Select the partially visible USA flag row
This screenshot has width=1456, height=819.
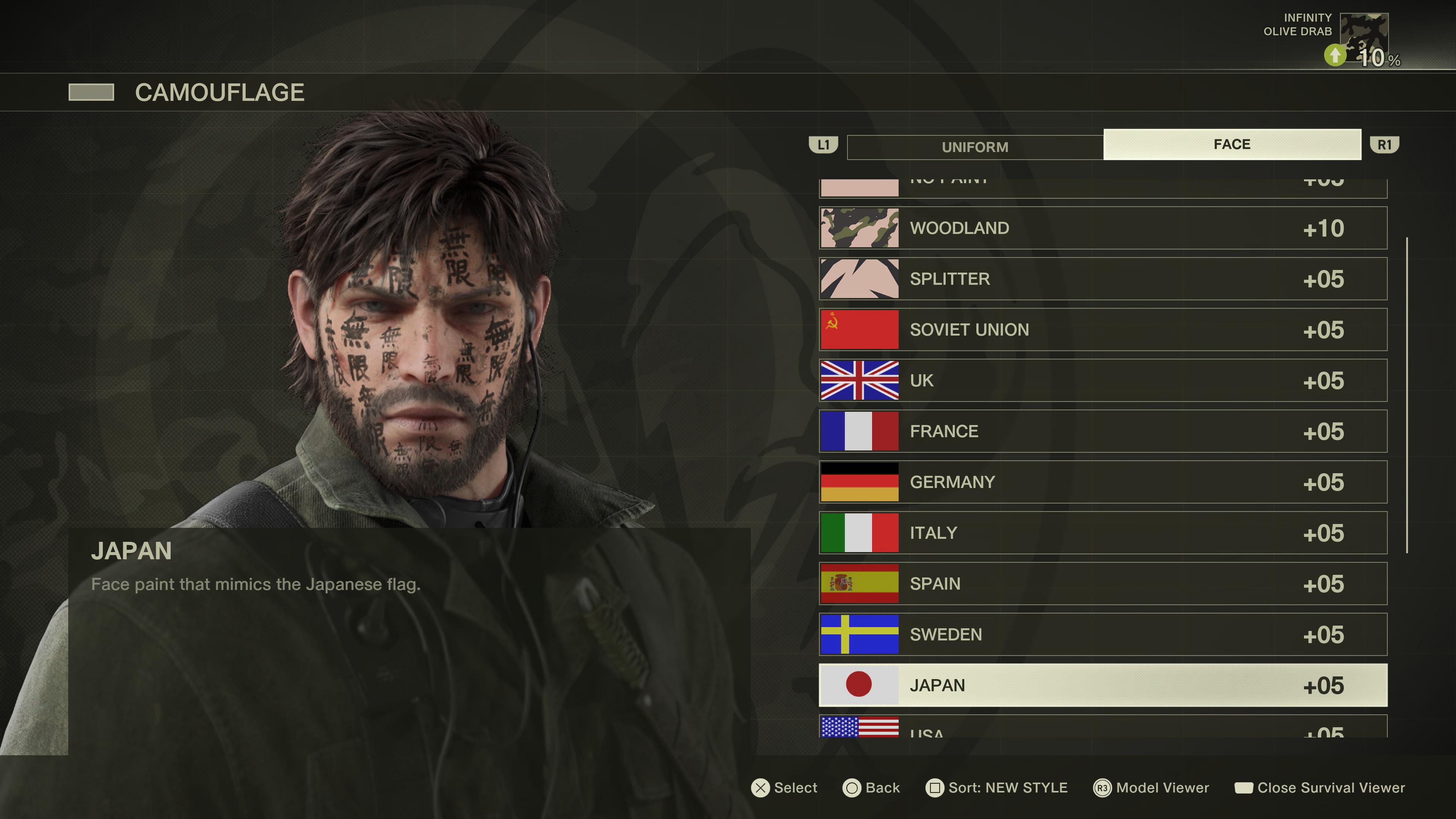(x=1102, y=727)
